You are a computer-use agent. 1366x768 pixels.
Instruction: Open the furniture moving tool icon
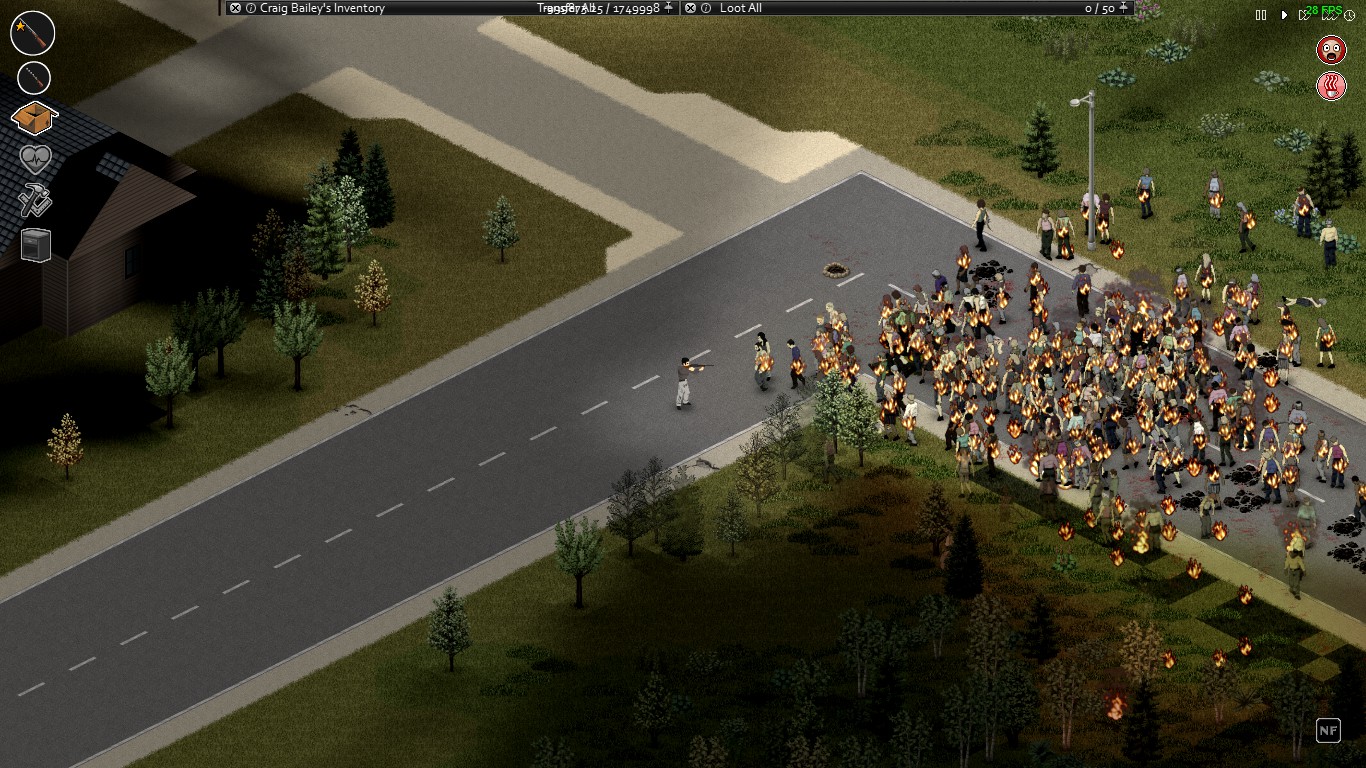(34, 244)
